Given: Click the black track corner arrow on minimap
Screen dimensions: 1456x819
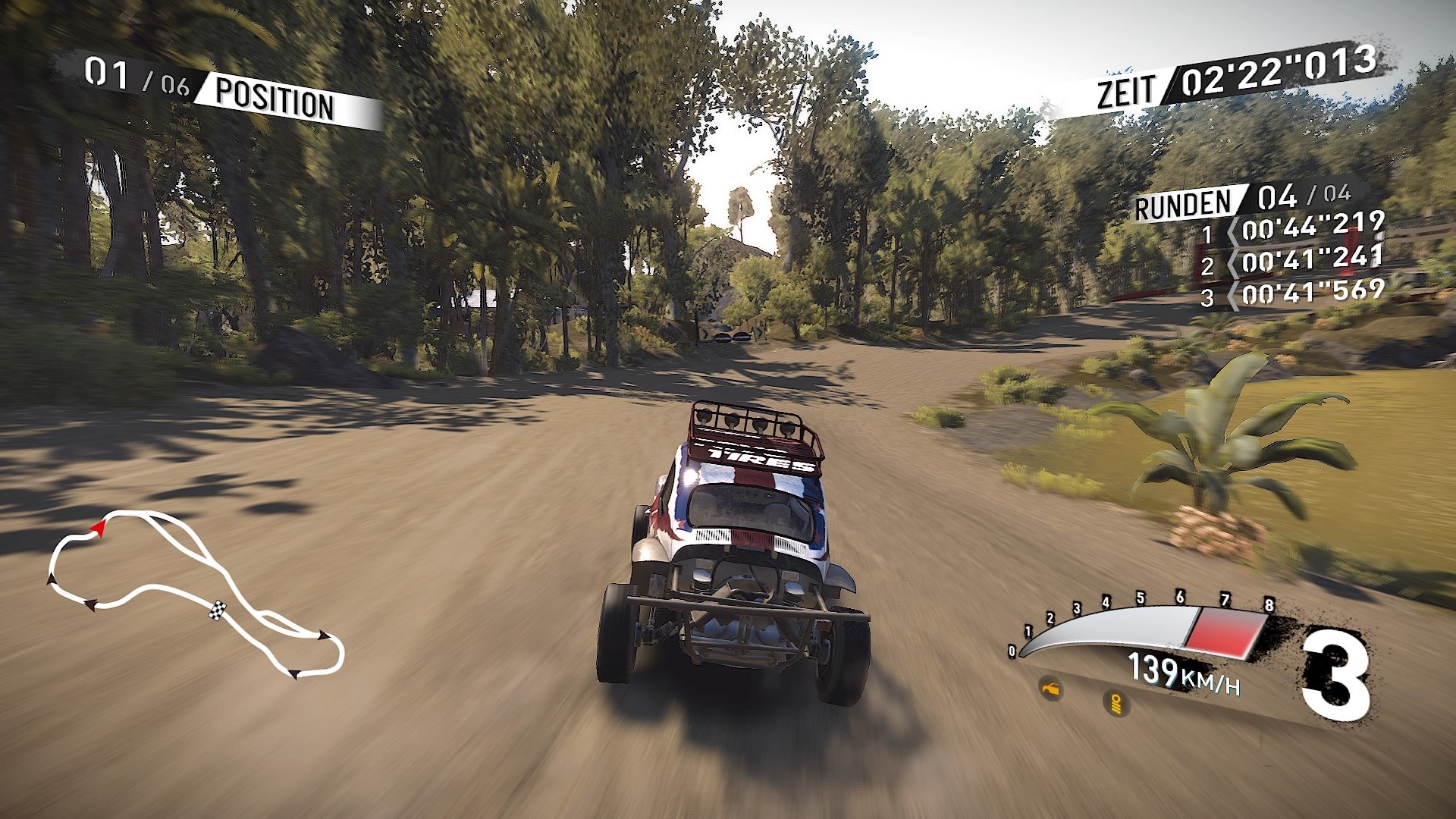Looking at the screenshot, I should coord(91,604).
